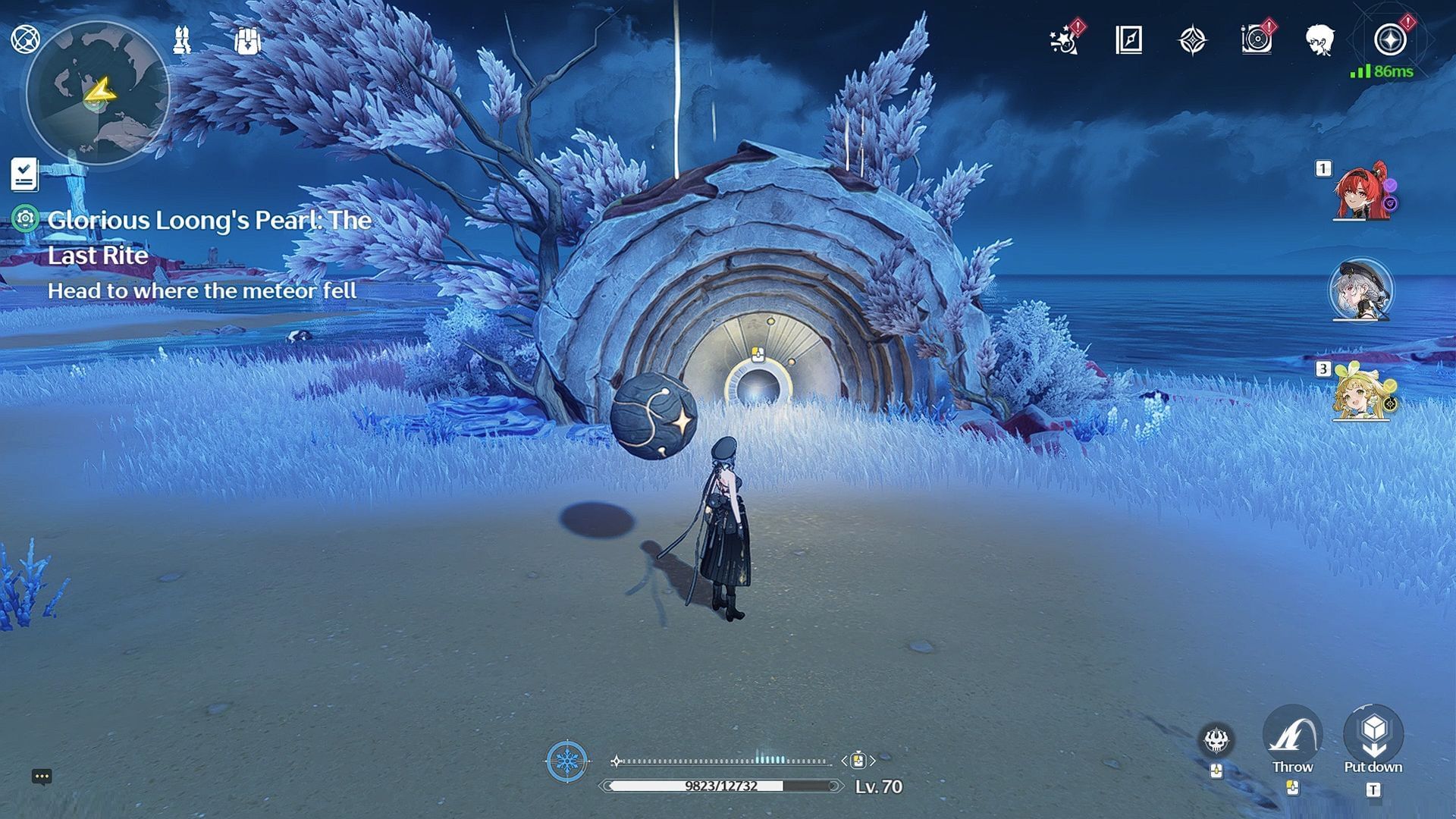The width and height of the screenshot is (1456, 819).
Task: Open the chat bubble icon
Action: coord(42,777)
